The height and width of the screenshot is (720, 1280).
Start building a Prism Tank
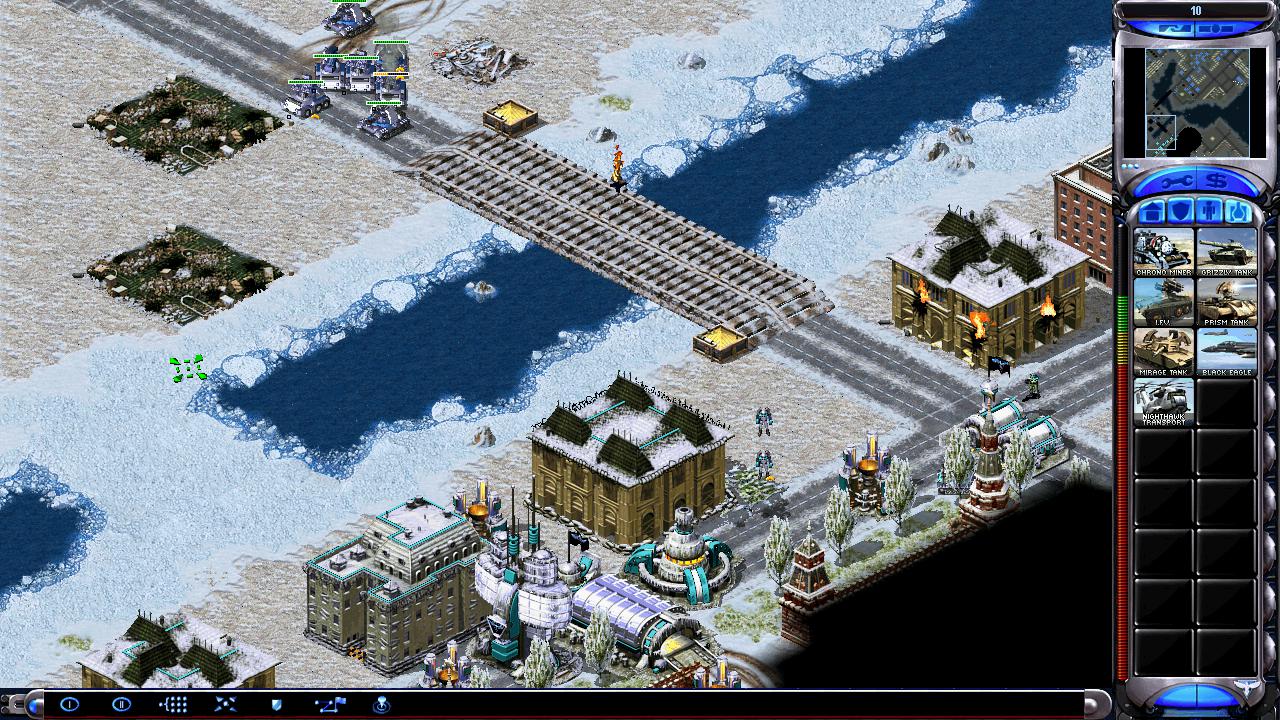(x=1226, y=302)
